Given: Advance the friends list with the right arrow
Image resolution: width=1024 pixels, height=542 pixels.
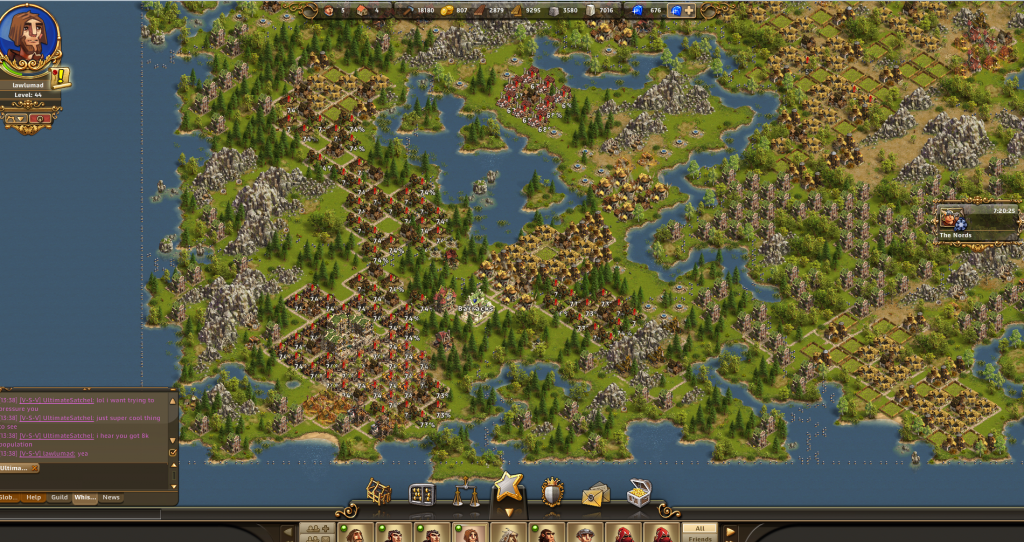Looking at the screenshot, I should point(731,532).
